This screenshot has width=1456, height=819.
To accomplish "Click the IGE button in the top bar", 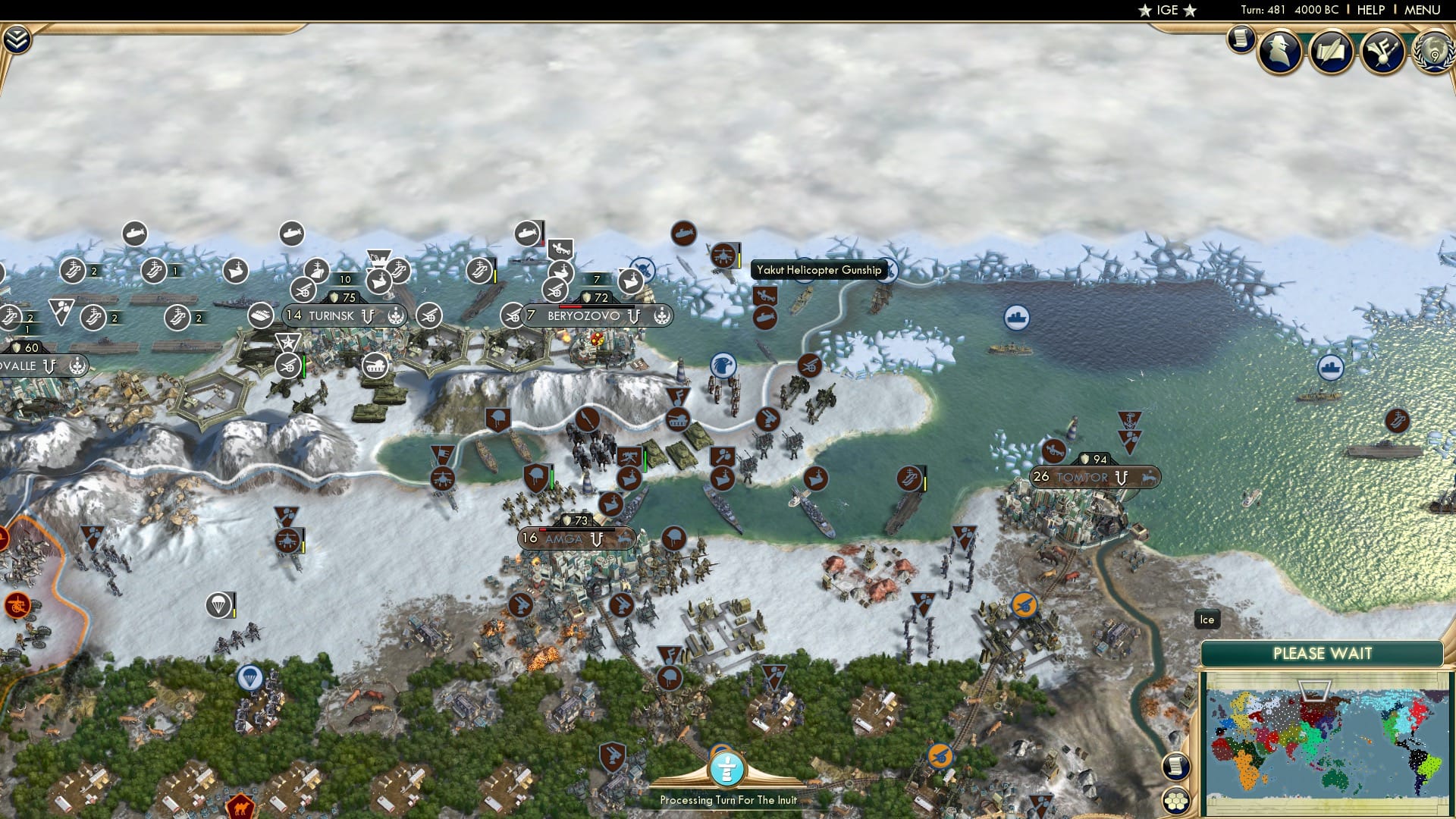I will point(1167,10).
